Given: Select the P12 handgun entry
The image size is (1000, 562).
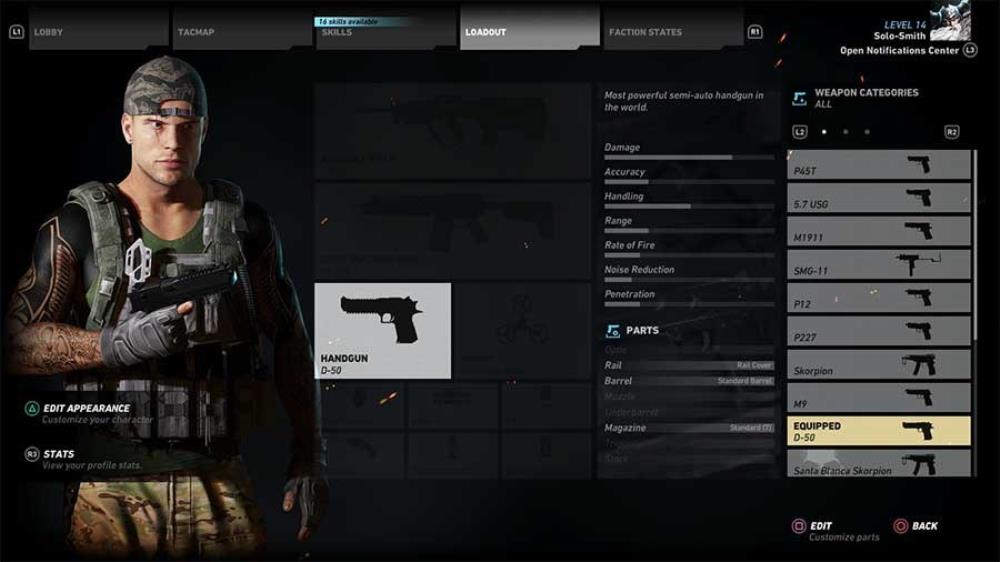Looking at the screenshot, I should (878, 298).
